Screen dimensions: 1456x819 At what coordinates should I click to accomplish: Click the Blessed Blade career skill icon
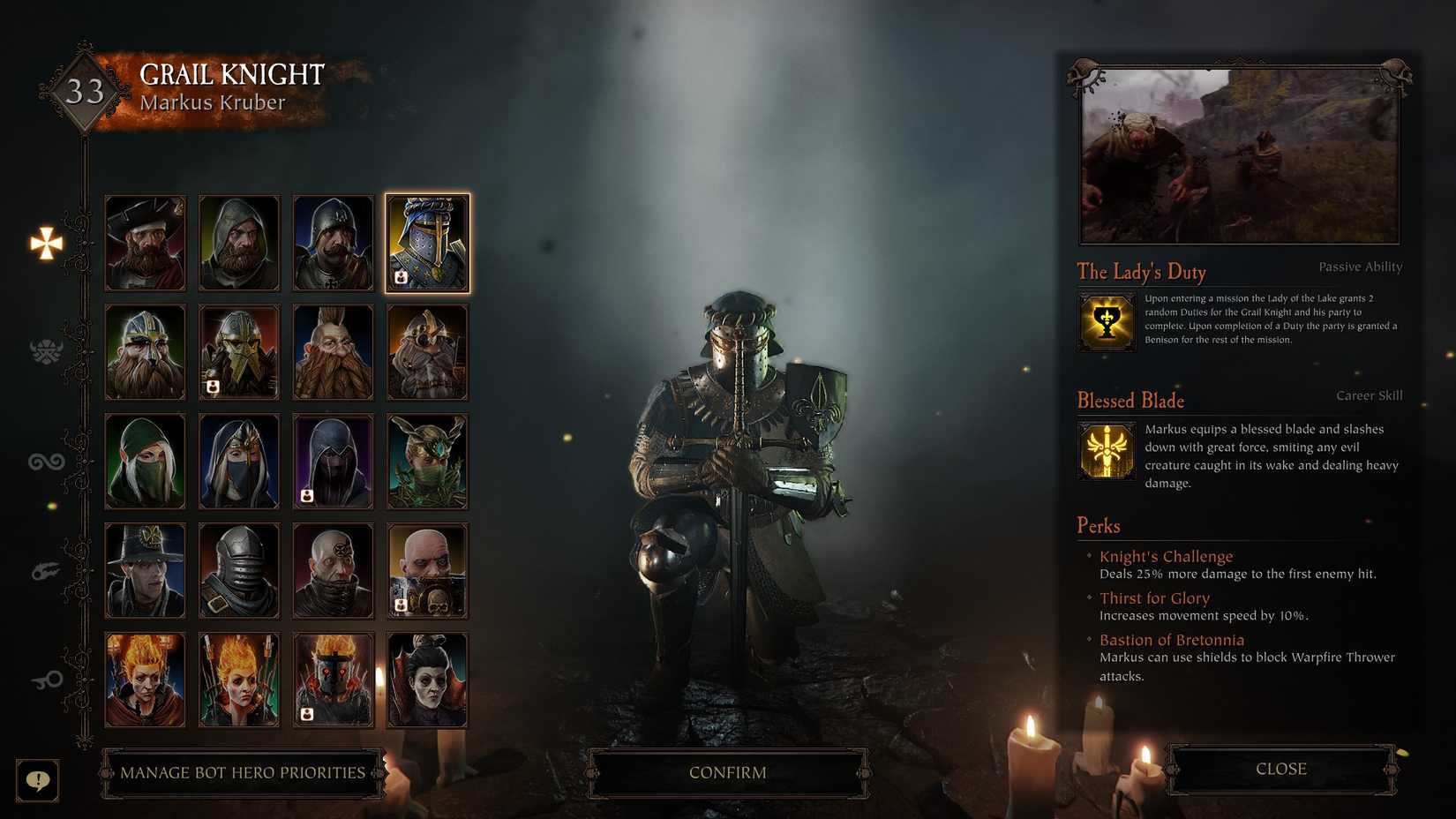1107,451
